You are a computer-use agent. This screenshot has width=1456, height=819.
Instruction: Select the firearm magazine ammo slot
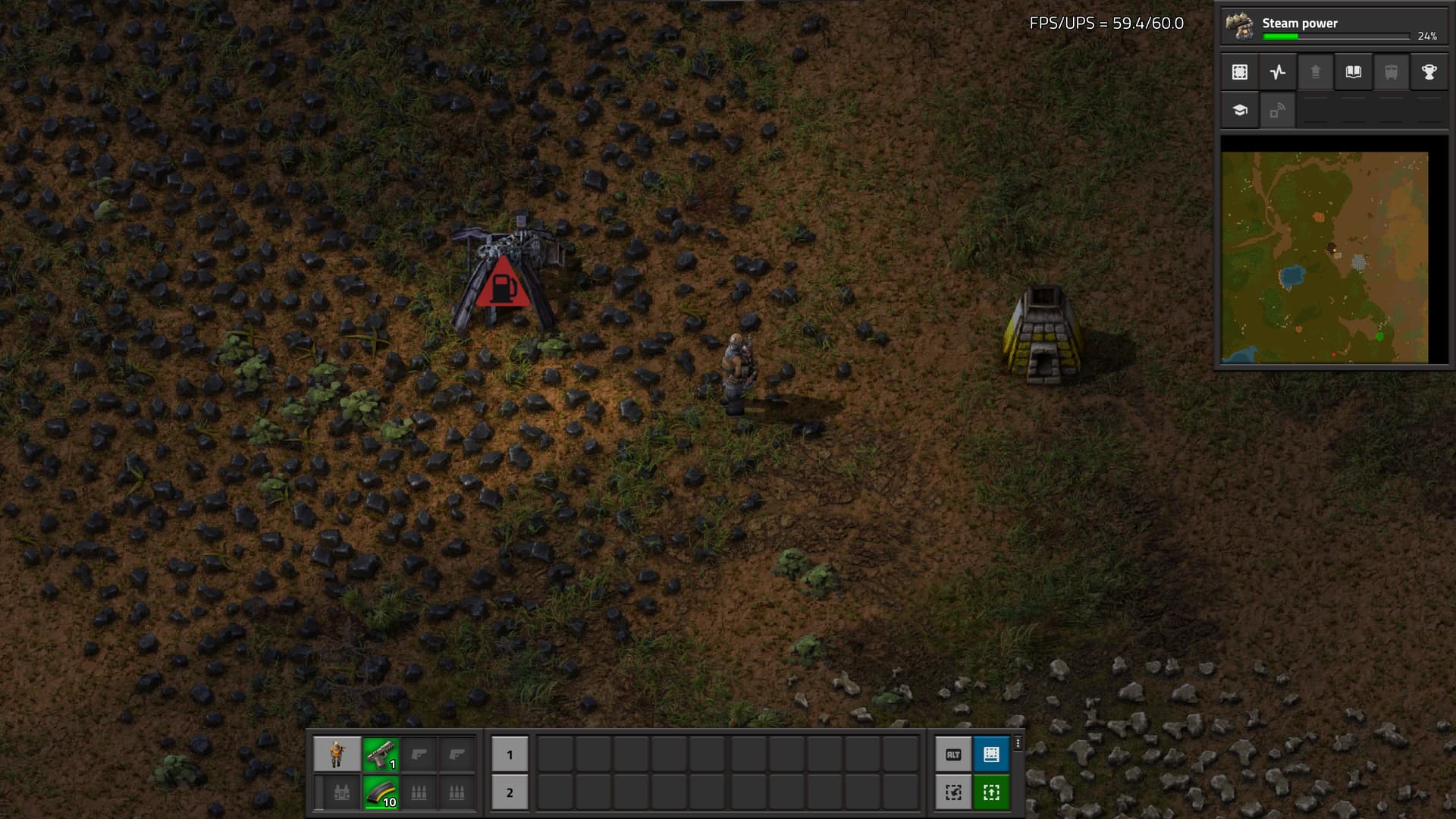(x=381, y=792)
